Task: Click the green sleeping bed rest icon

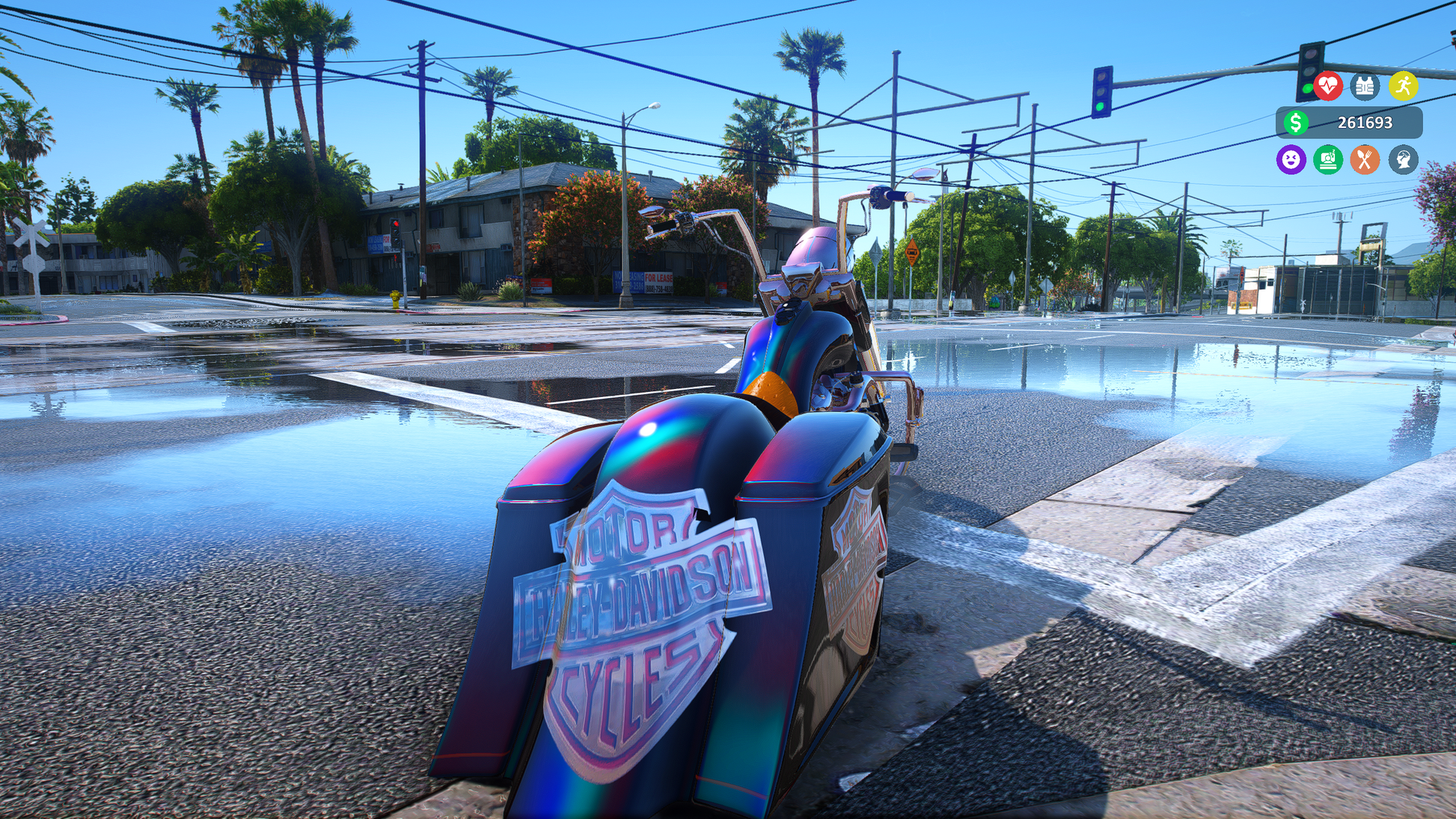Action: coord(1328,159)
